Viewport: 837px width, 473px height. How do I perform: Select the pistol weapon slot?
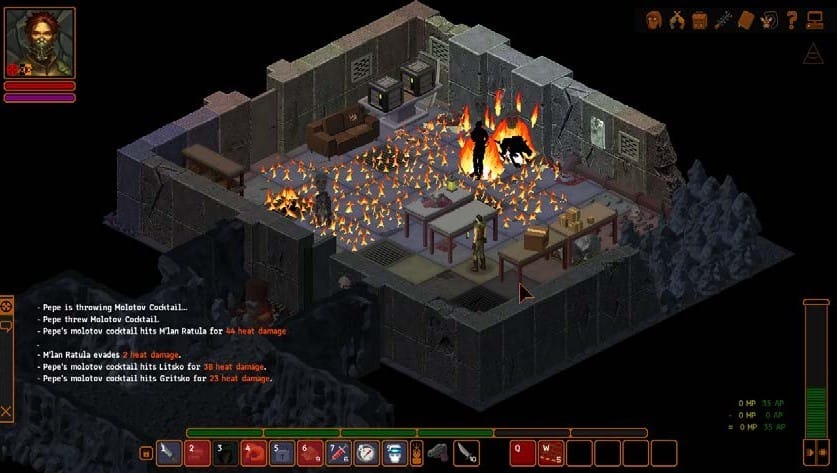pyautogui.click(x=437, y=453)
